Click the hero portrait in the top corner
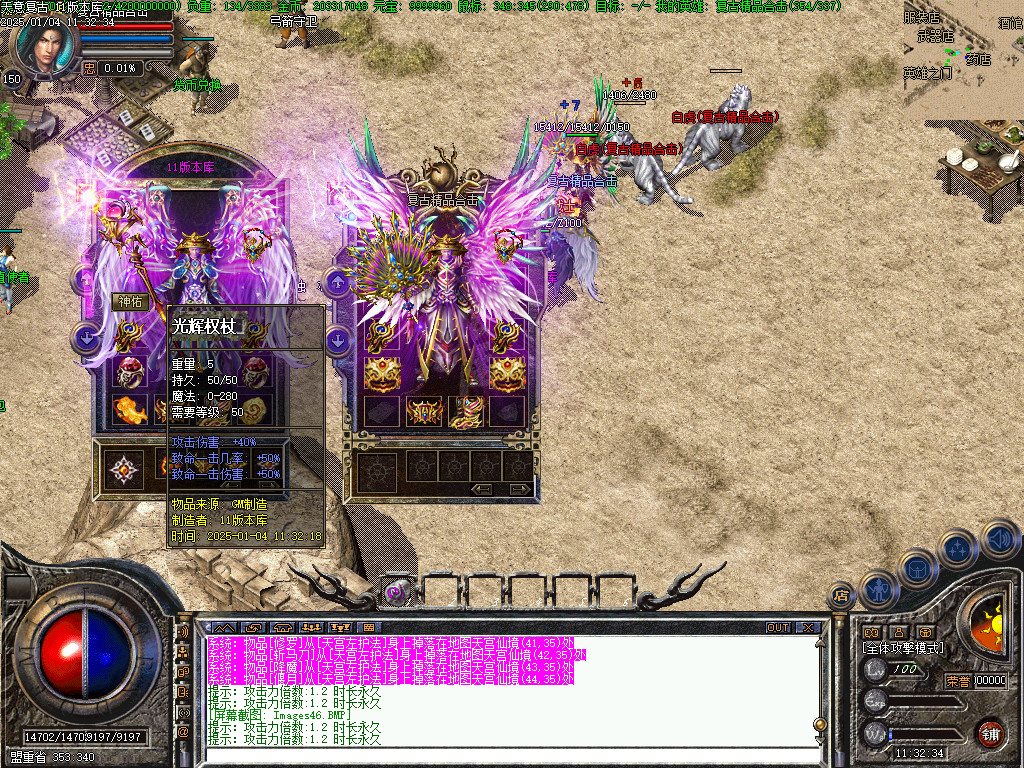This screenshot has height=768, width=1024. coord(45,45)
